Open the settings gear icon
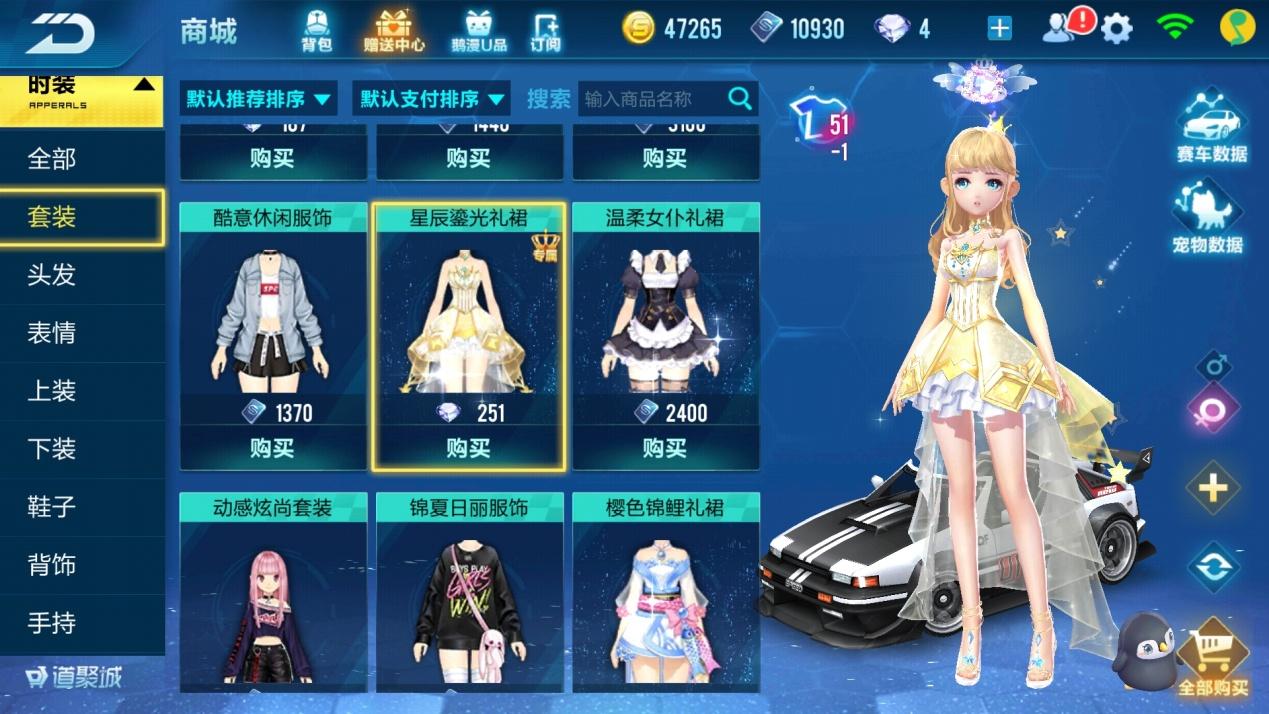The image size is (1269, 714). click(x=1116, y=29)
